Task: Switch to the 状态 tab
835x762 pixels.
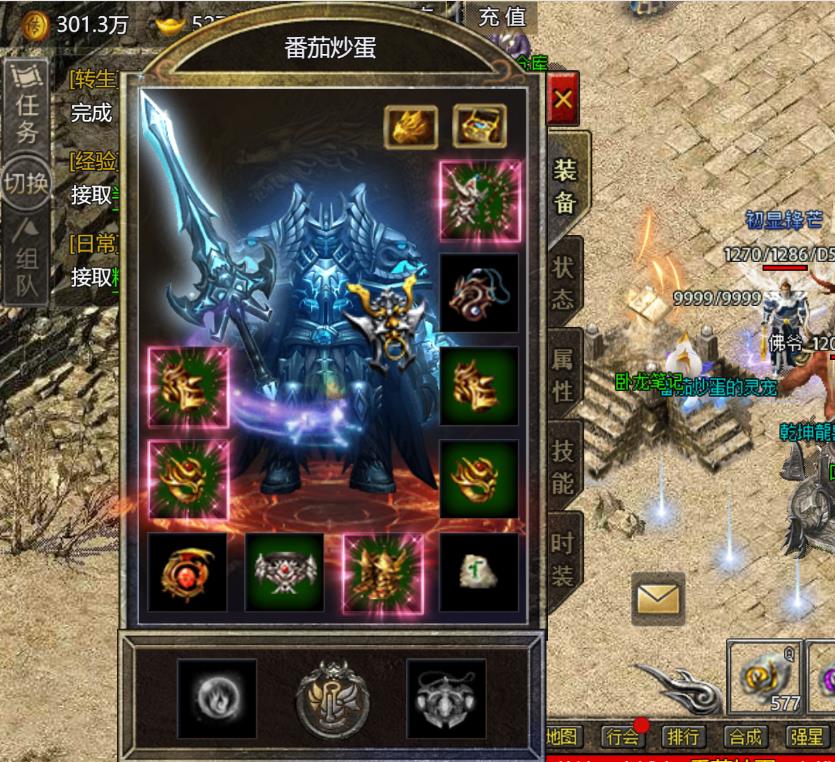Action: 563,281
